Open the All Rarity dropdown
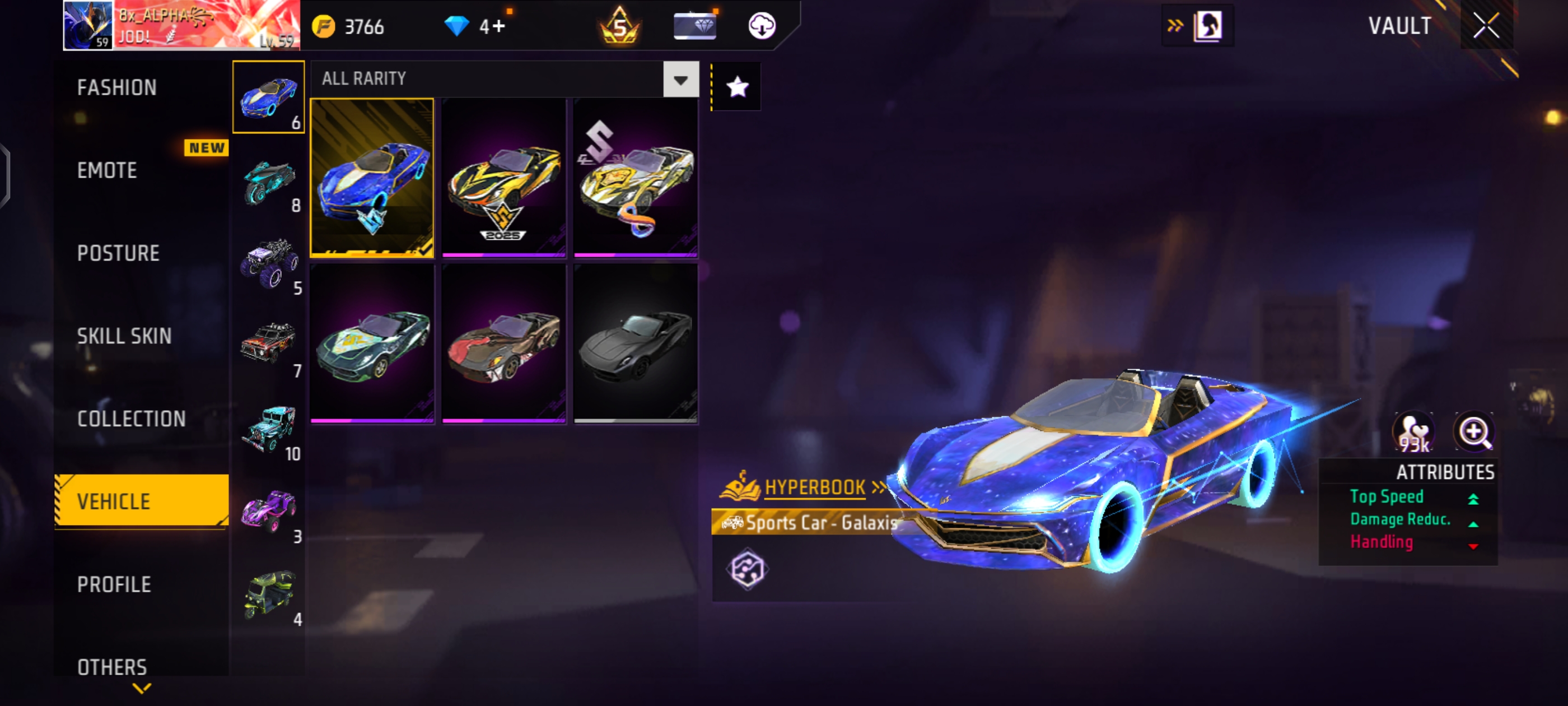This screenshot has height=706, width=1568. [x=680, y=80]
